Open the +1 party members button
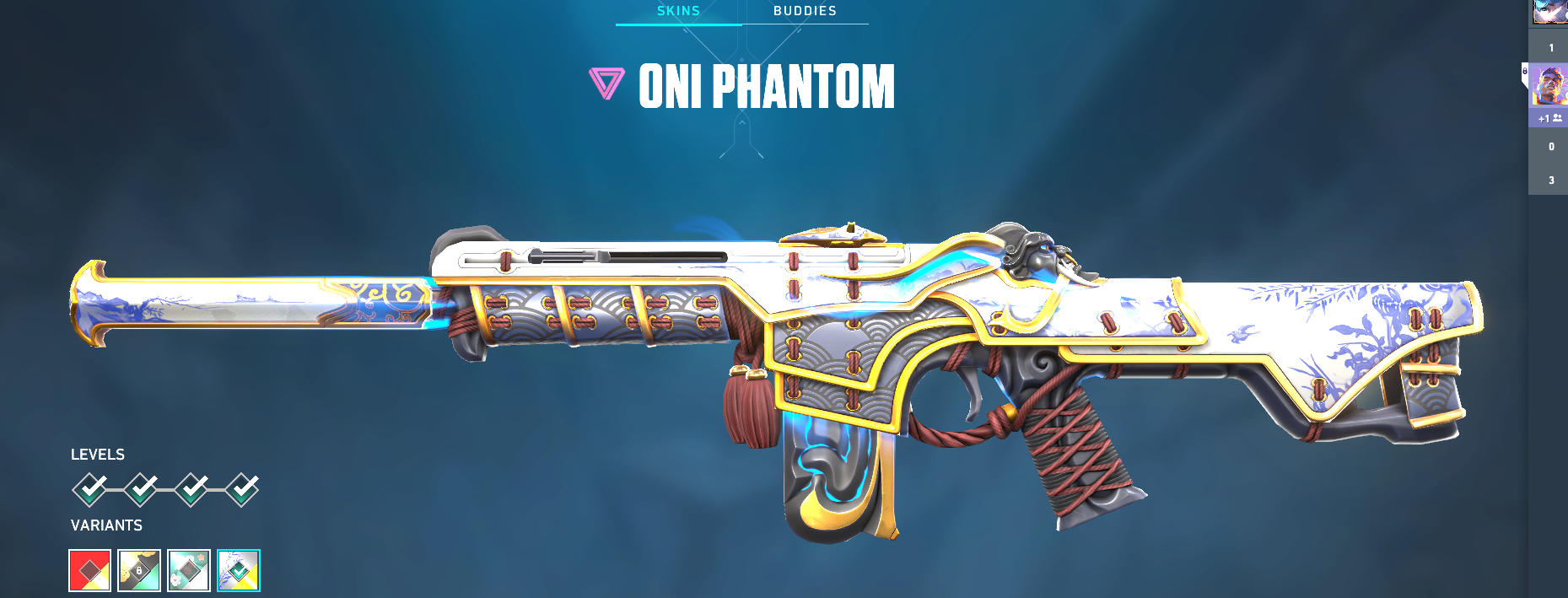This screenshot has height=598, width=1568. pyautogui.click(x=1549, y=118)
